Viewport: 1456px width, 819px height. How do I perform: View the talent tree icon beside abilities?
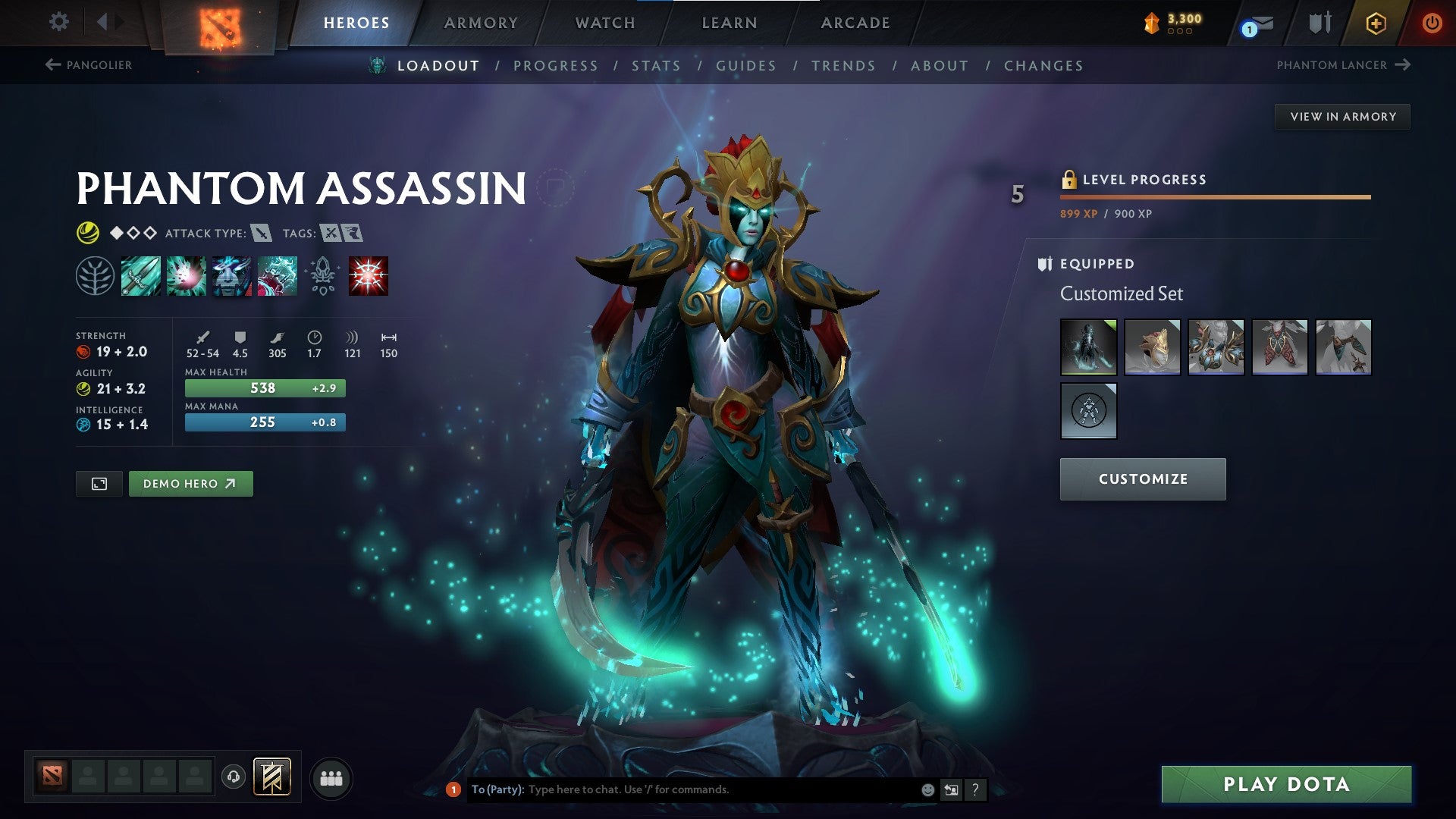tap(95, 275)
